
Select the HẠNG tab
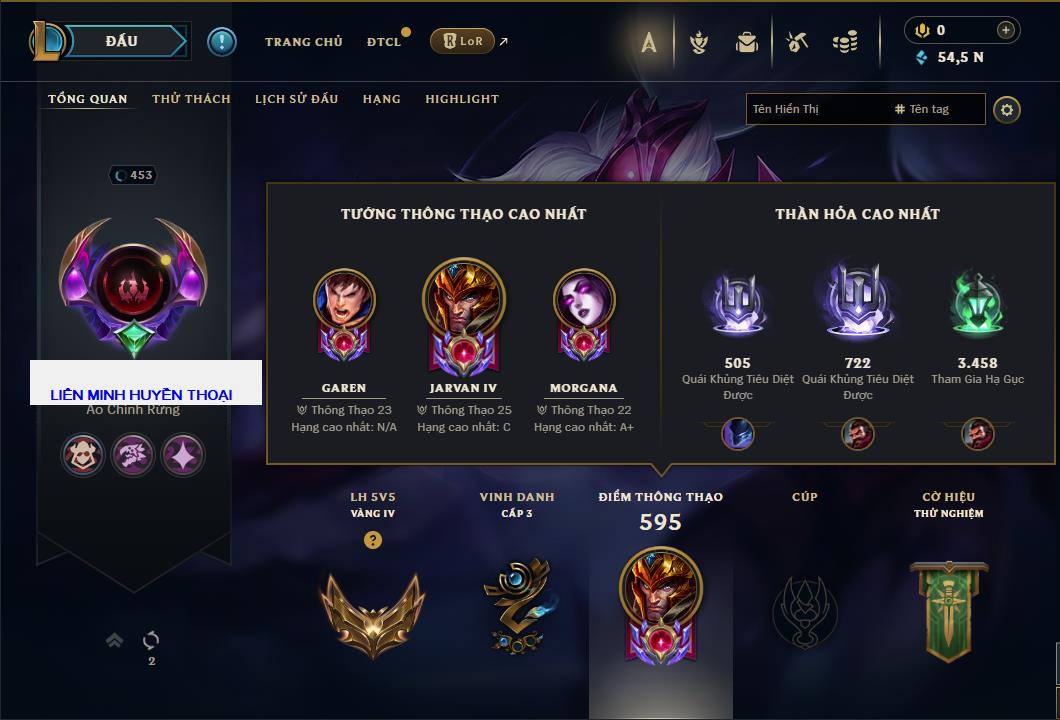click(x=381, y=99)
